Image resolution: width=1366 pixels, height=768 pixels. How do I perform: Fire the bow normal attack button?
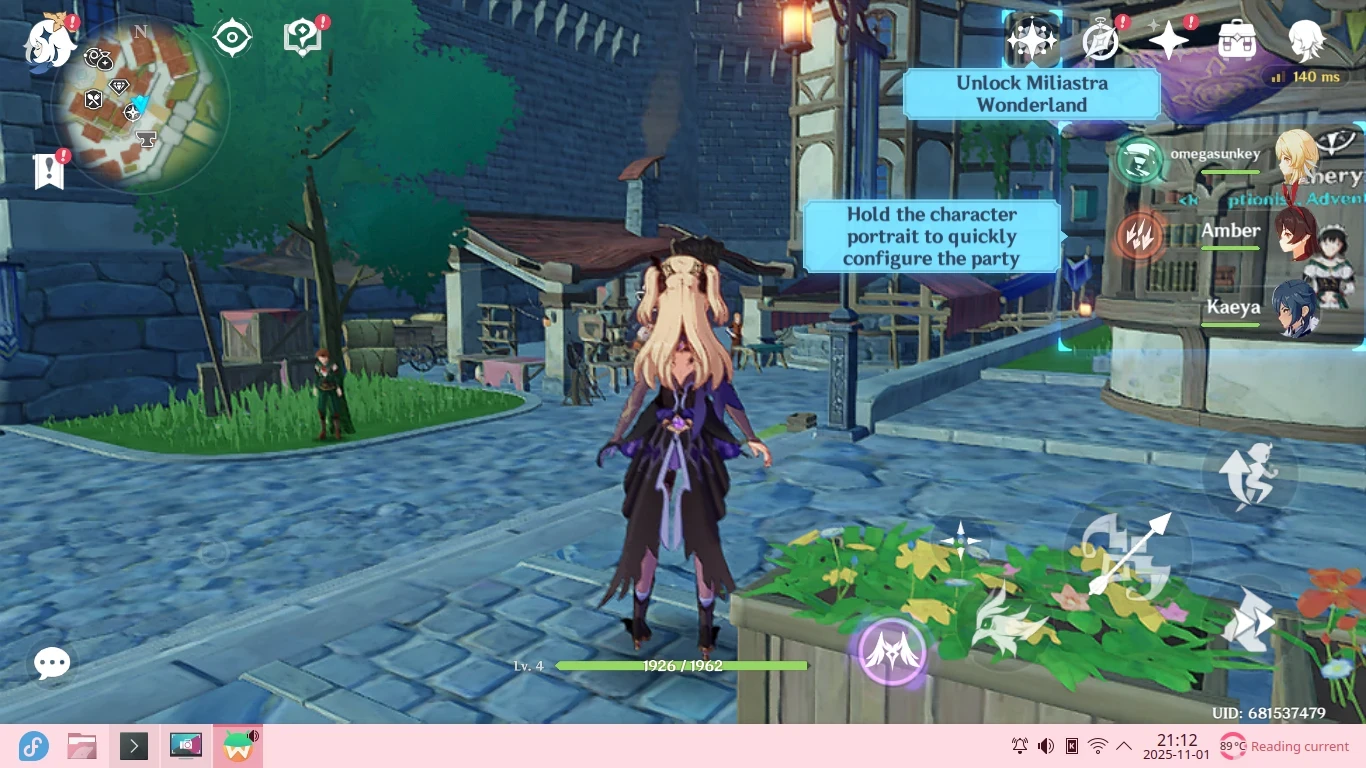tap(1130, 553)
